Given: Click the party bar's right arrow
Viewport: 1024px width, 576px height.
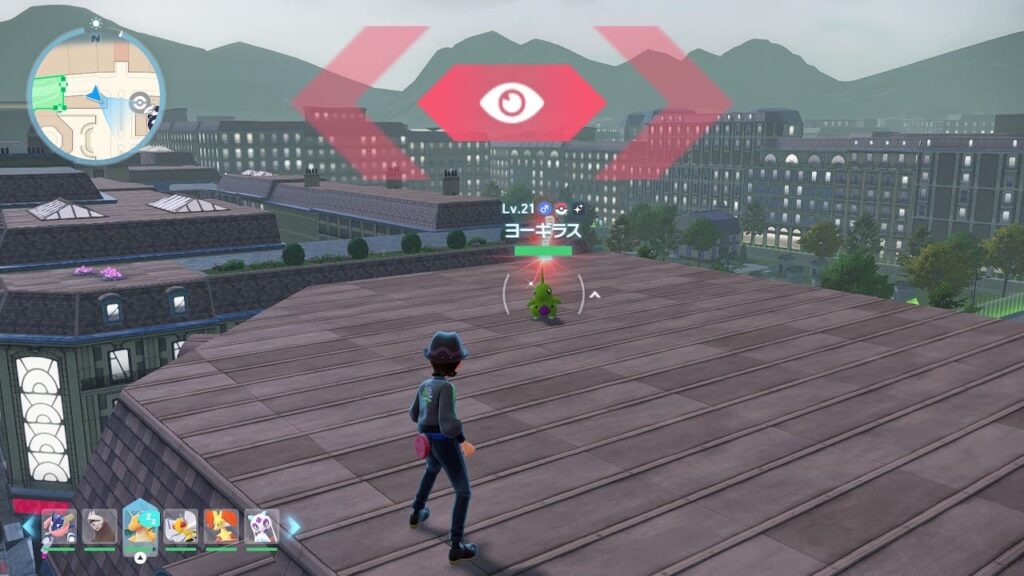Looking at the screenshot, I should tap(293, 526).
